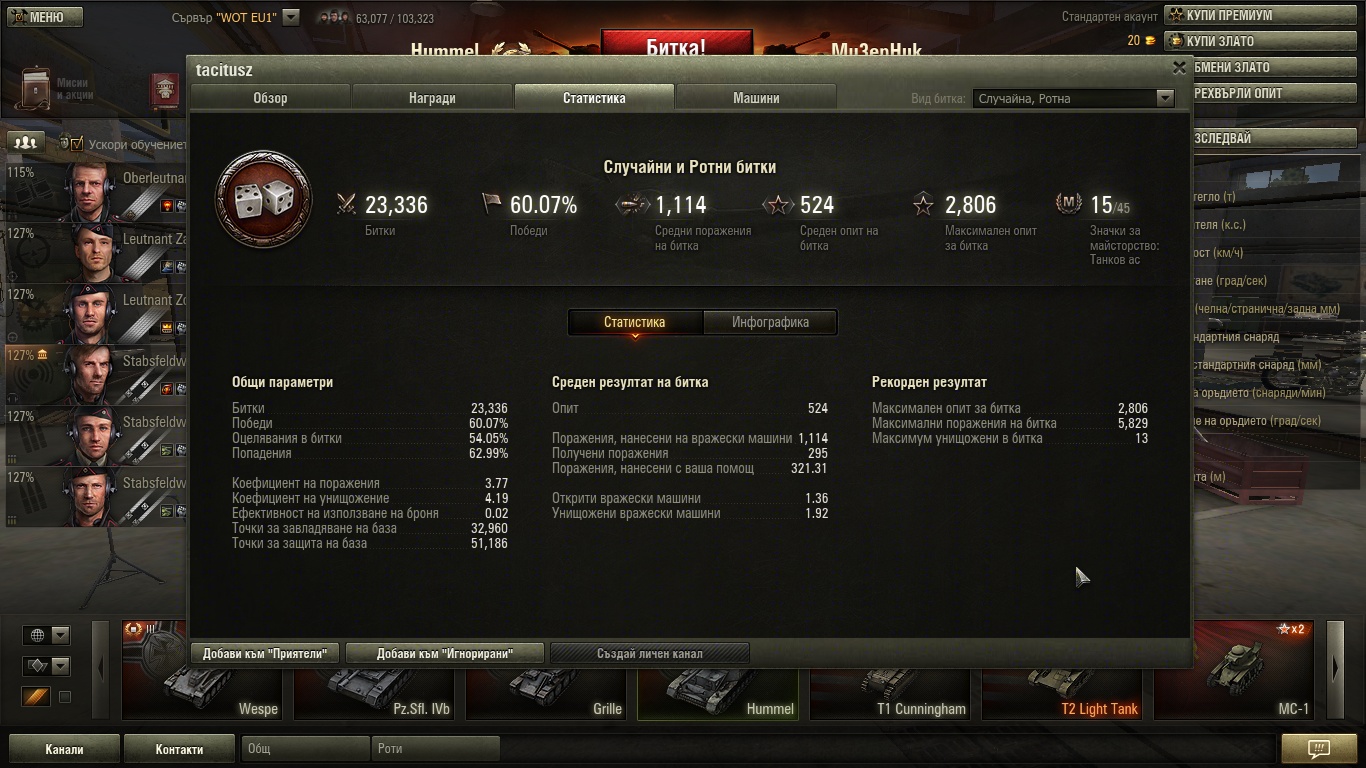Click Добави към "Приятели" button
The width and height of the screenshot is (1366, 768).
coord(265,654)
